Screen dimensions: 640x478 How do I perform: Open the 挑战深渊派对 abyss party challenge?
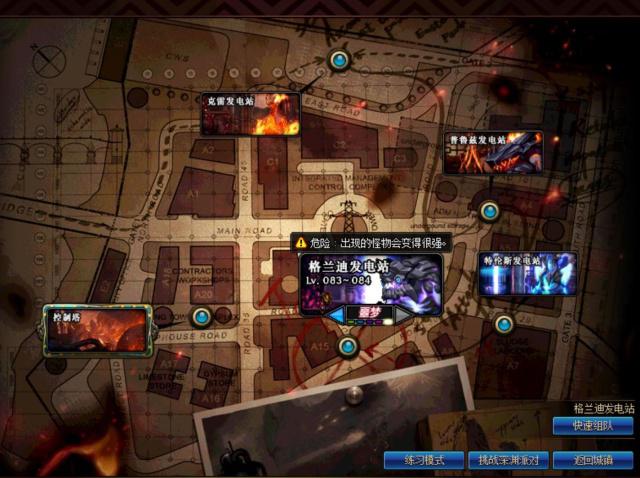(x=508, y=460)
